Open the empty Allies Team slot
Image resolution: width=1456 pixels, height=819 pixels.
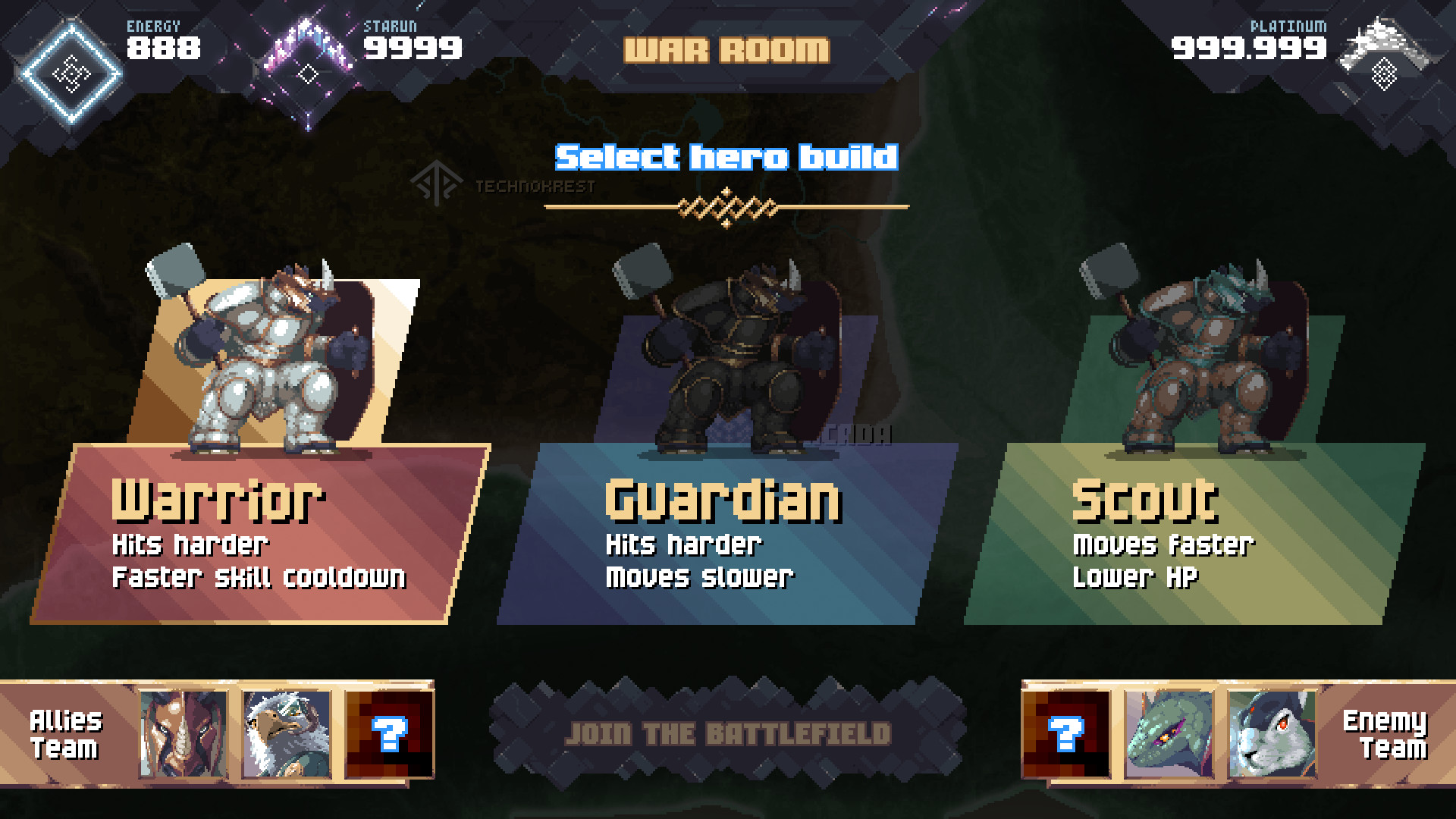tap(388, 734)
